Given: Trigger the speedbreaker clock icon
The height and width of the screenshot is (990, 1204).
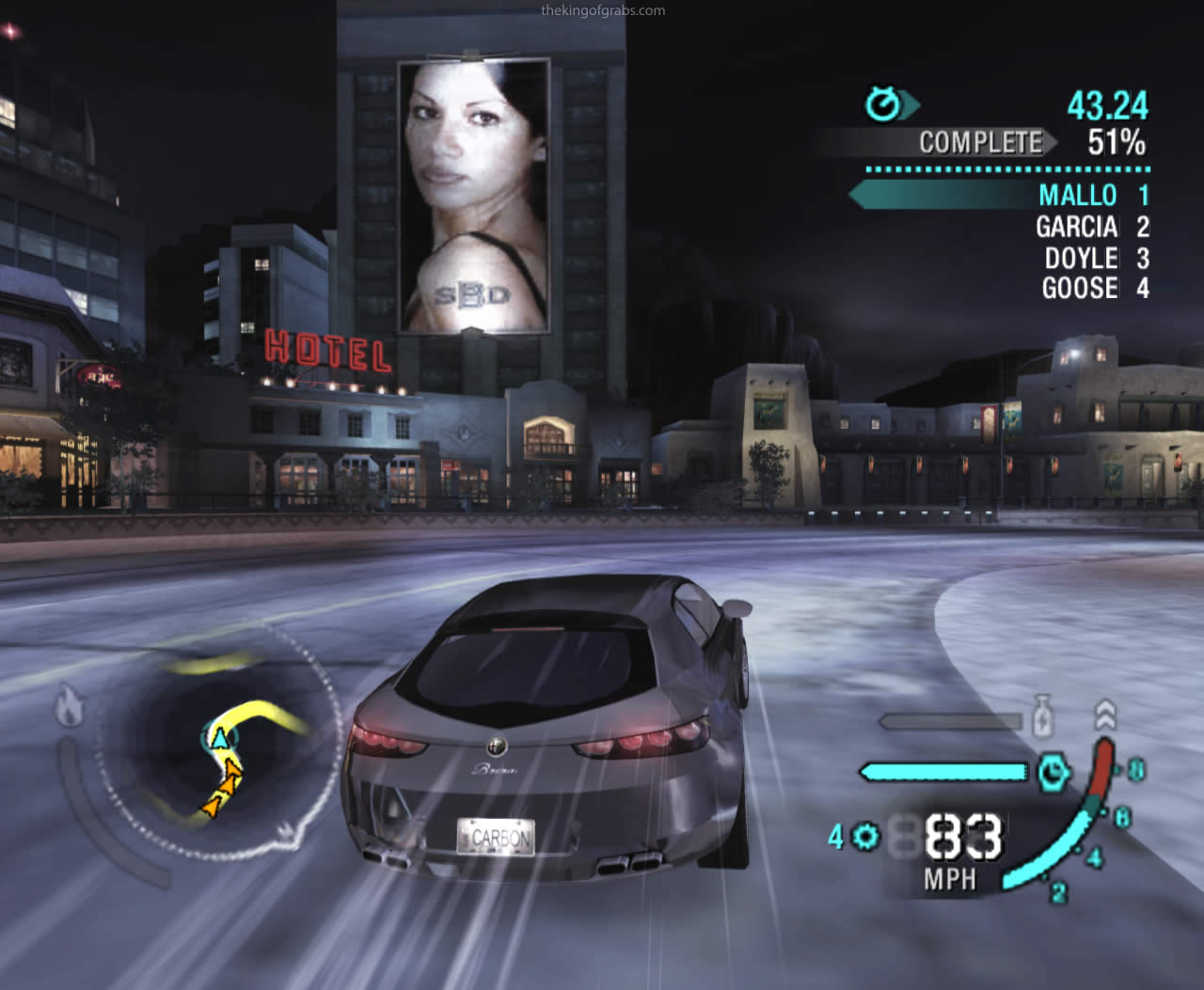Looking at the screenshot, I should coord(1053,773).
